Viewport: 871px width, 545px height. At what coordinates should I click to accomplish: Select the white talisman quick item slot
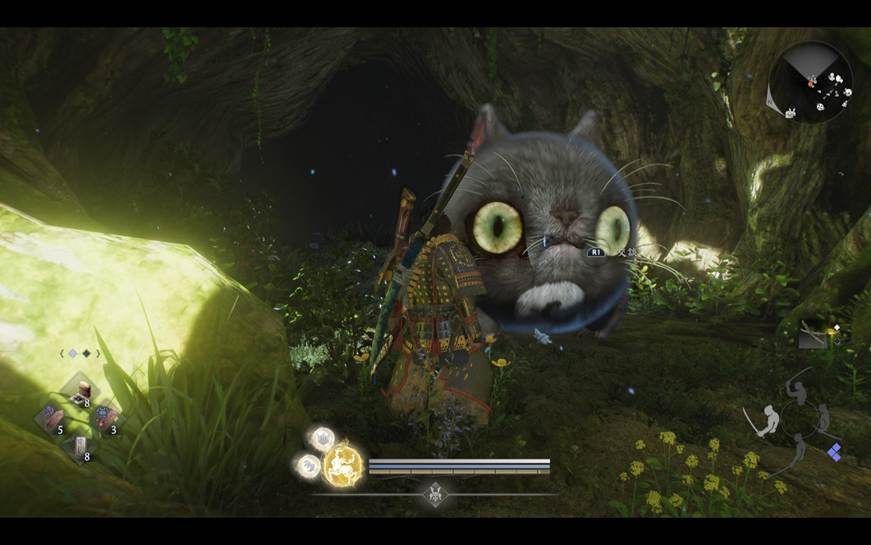[79, 446]
